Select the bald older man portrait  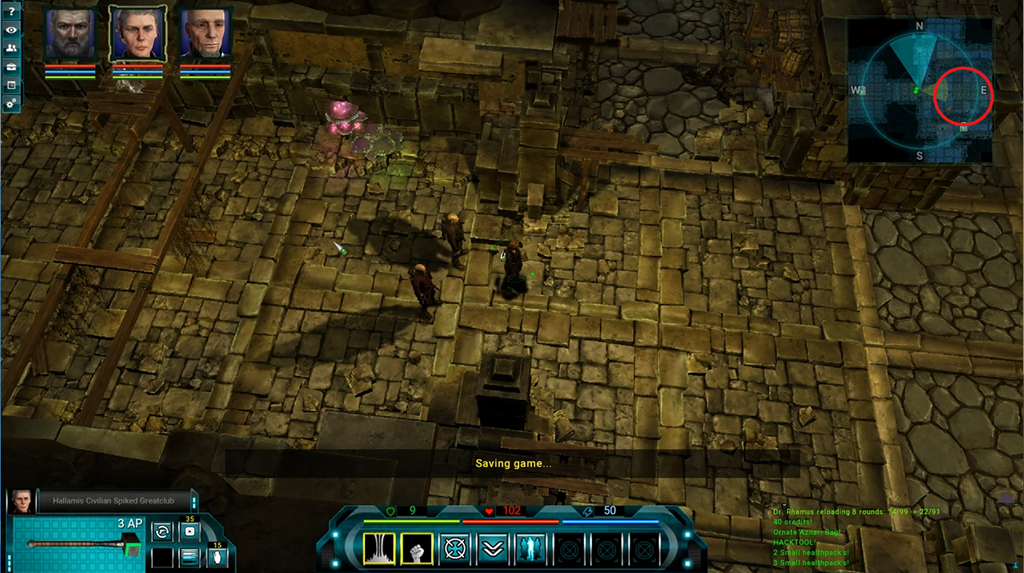(x=205, y=34)
